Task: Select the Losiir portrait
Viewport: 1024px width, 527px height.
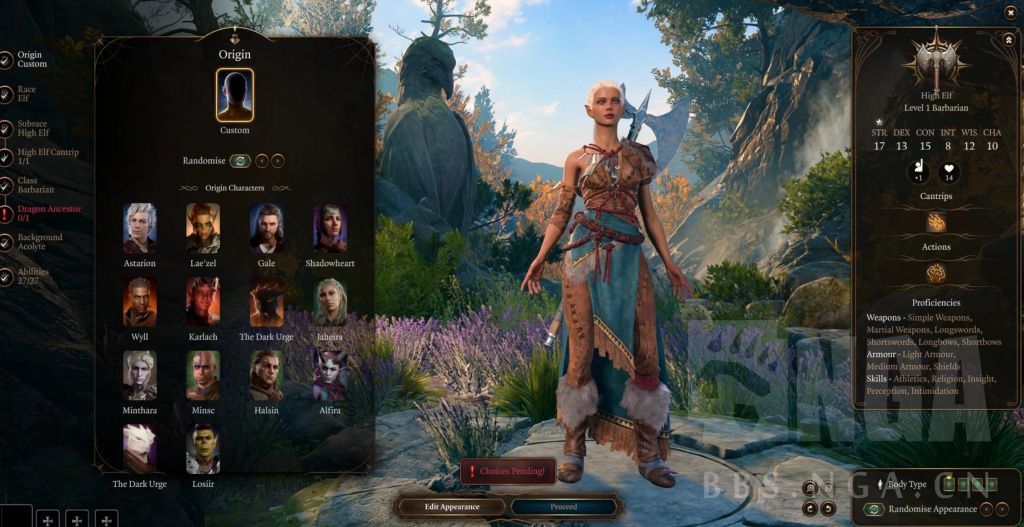Action: pyautogui.click(x=203, y=448)
